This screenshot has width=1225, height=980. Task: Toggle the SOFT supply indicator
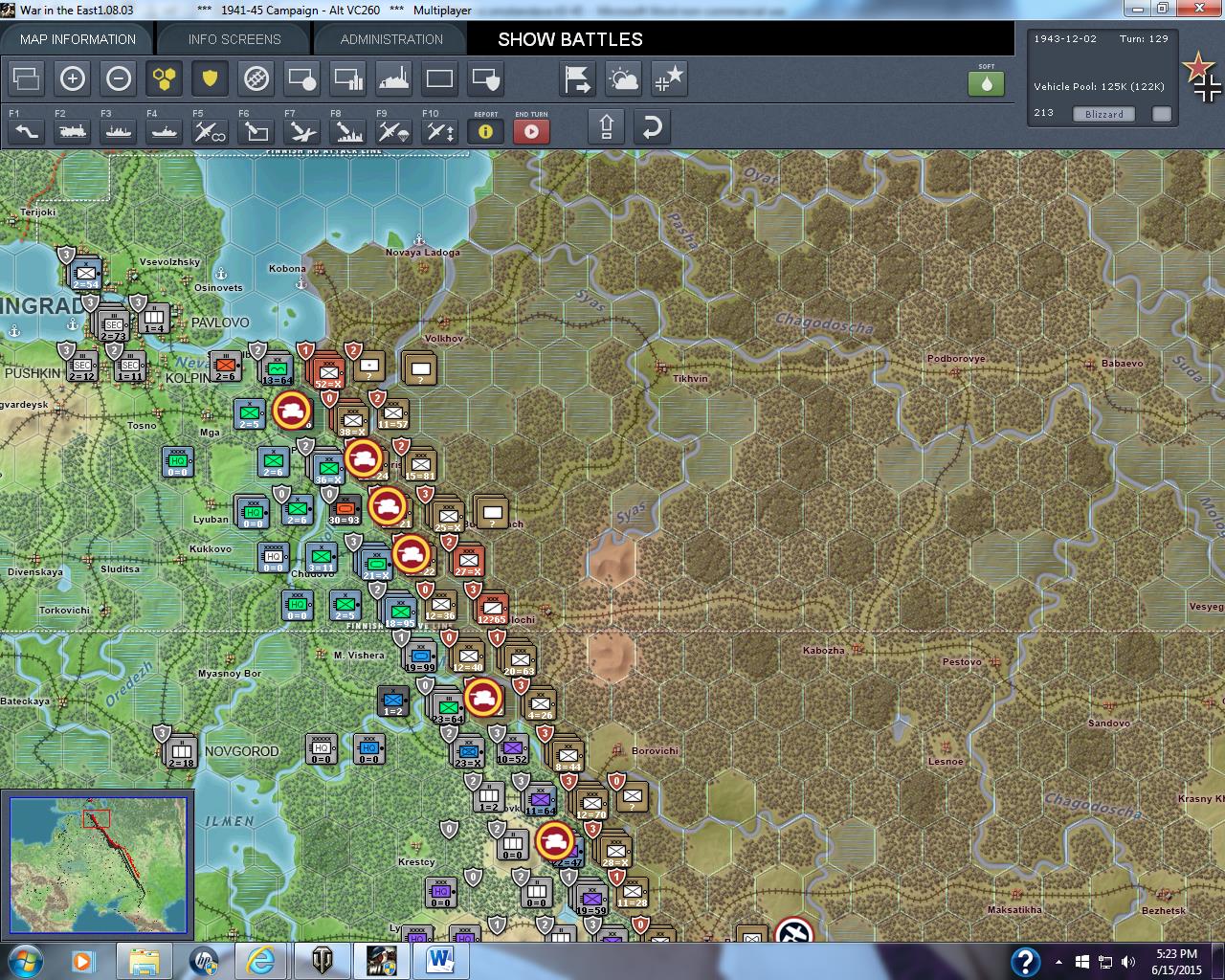pos(986,84)
